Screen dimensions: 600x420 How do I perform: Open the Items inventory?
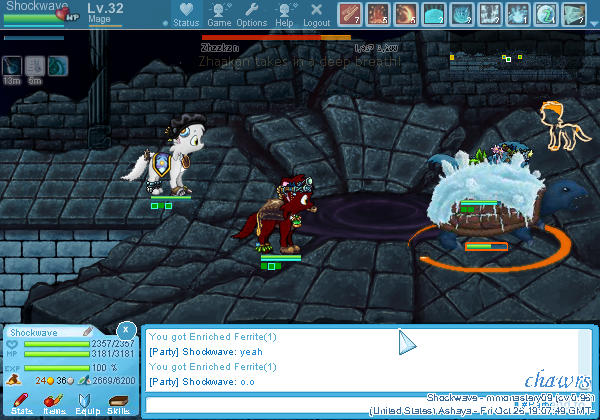click(54, 403)
